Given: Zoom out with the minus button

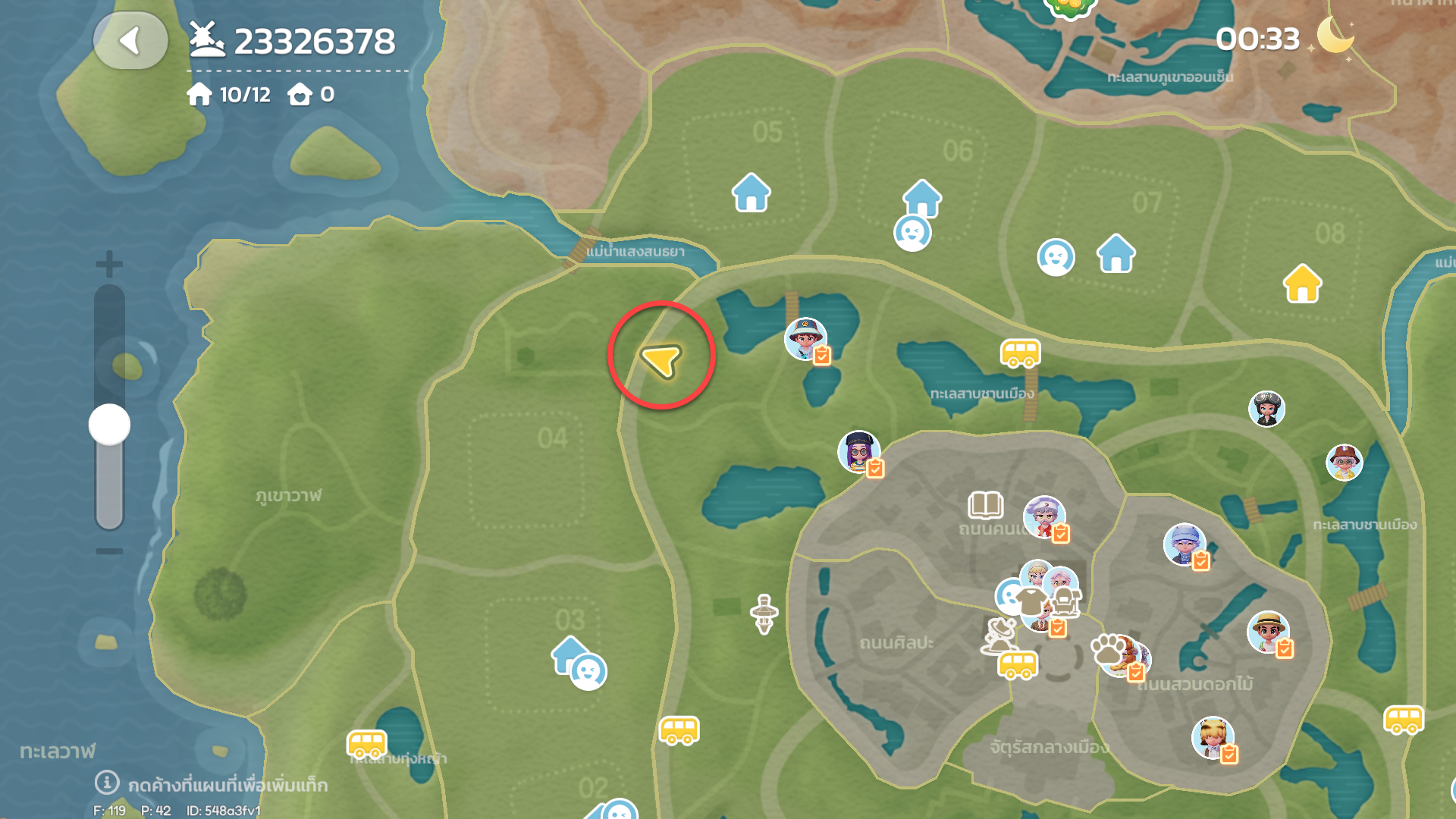Looking at the screenshot, I should (109, 551).
